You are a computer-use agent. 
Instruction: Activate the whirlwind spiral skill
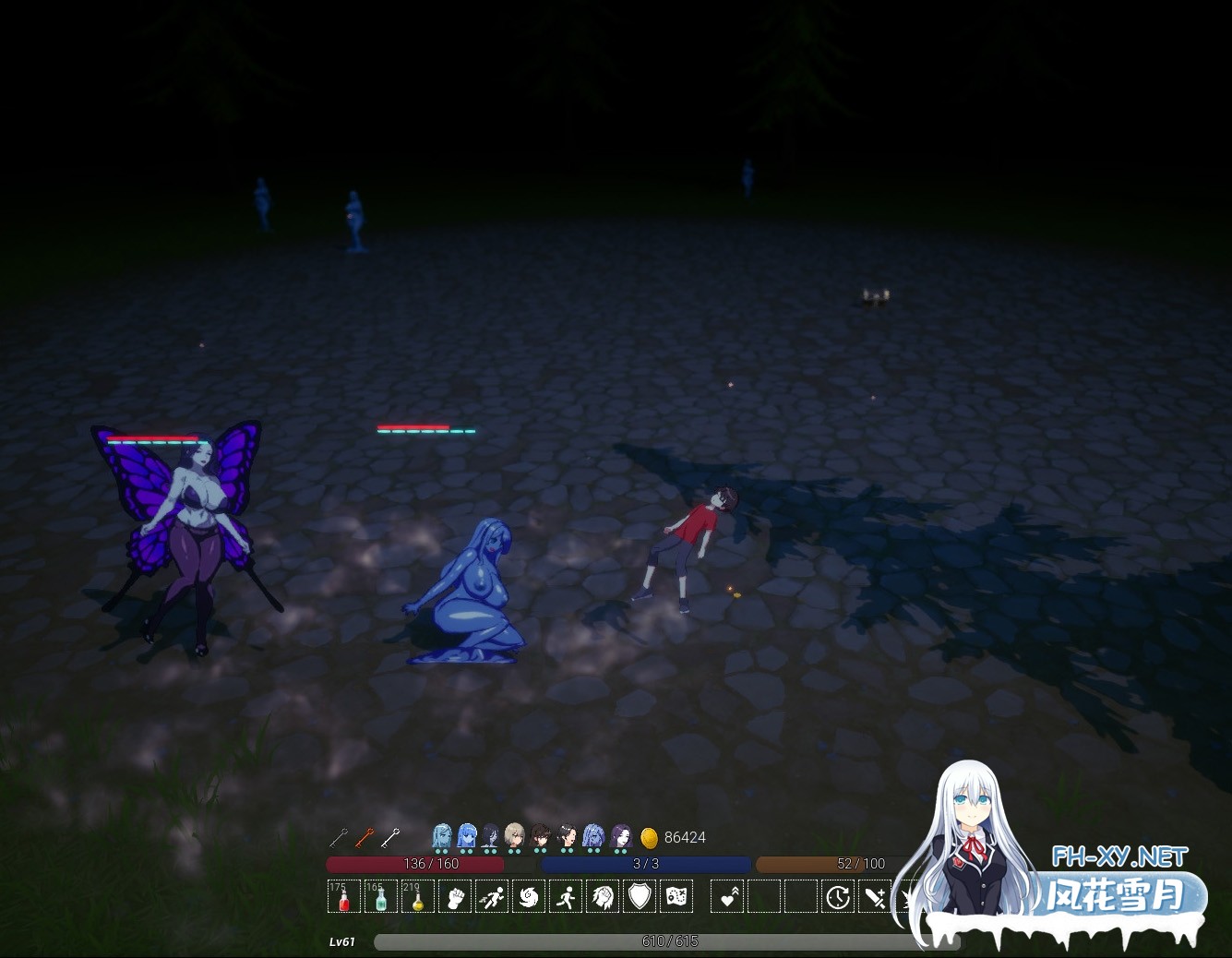(529, 896)
